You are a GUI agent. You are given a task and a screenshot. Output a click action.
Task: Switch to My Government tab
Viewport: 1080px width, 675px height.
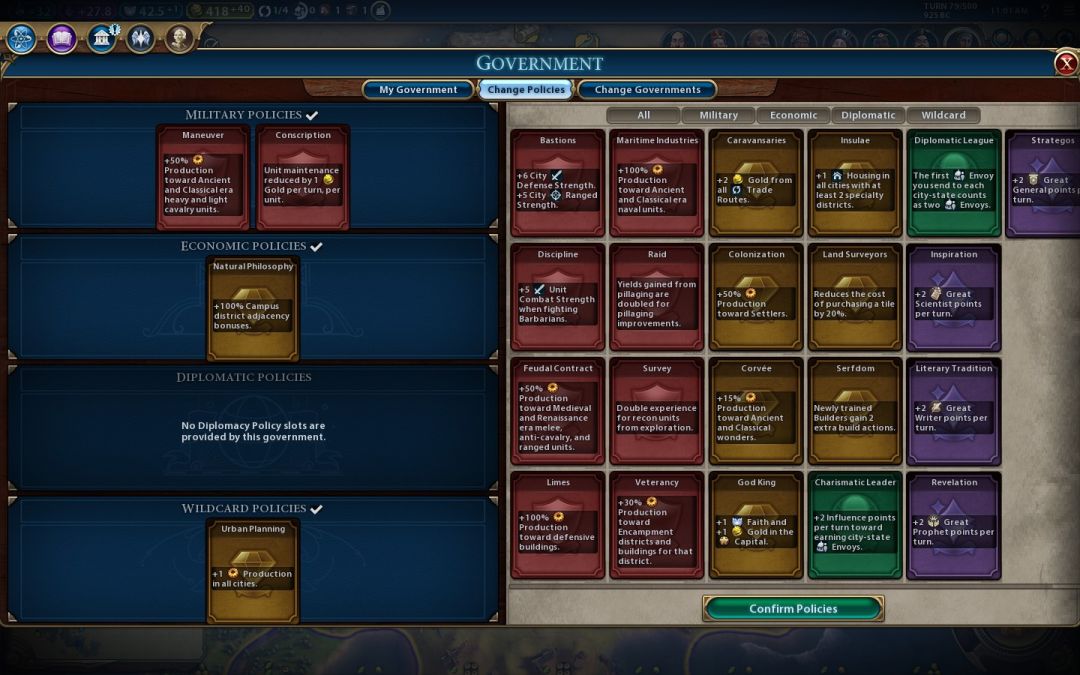418,90
